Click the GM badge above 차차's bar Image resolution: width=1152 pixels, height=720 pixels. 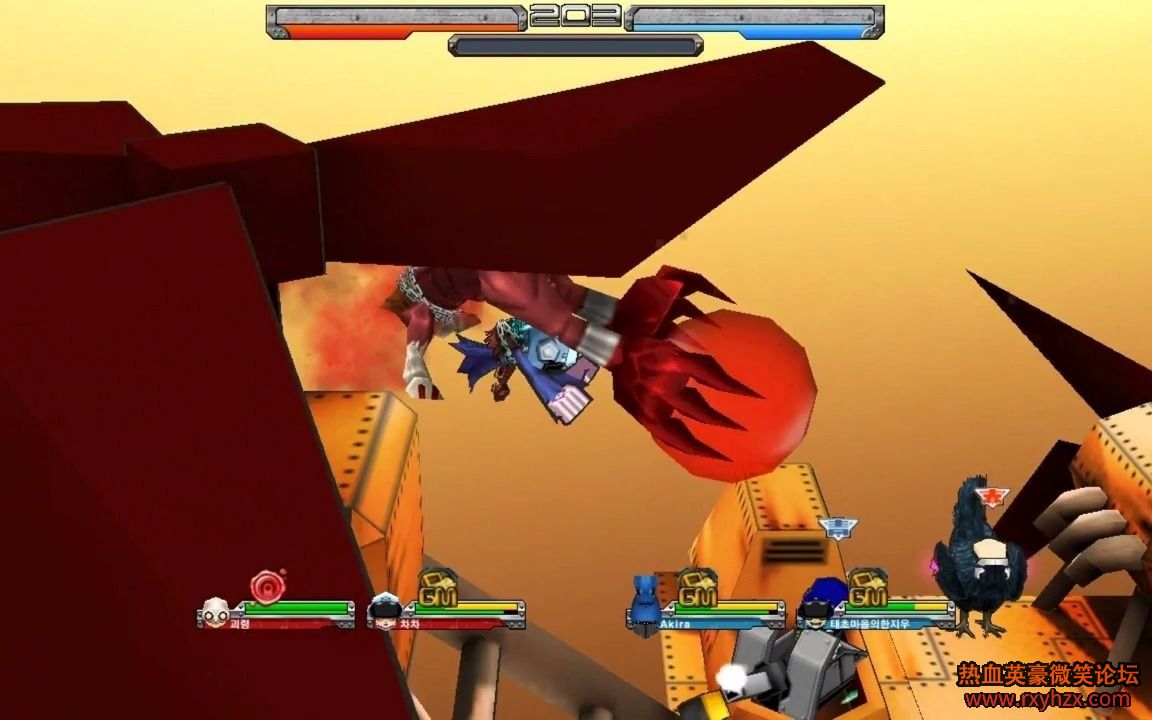[437, 587]
